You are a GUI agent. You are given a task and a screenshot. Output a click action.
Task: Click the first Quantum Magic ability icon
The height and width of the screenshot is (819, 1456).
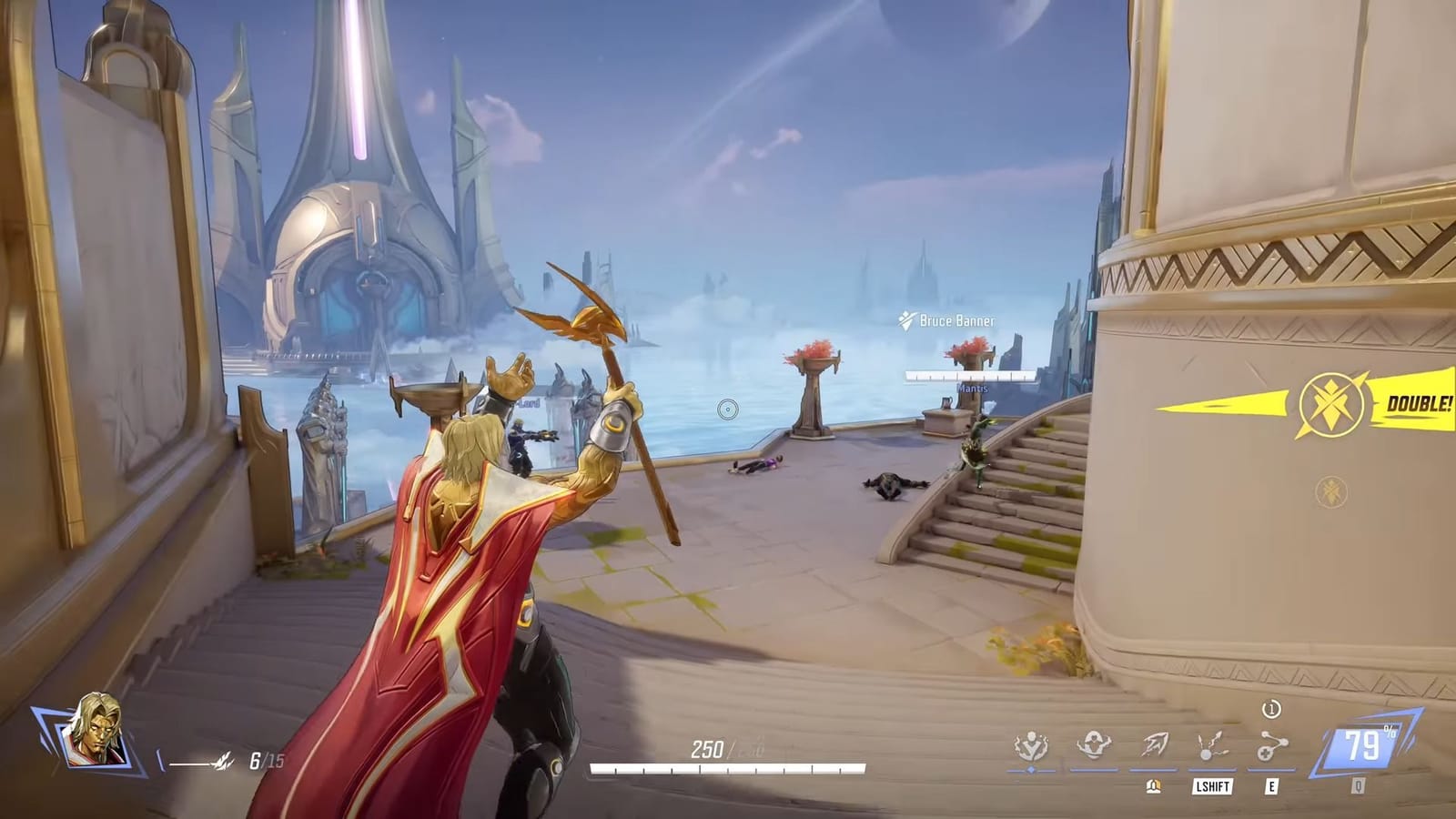click(1030, 744)
